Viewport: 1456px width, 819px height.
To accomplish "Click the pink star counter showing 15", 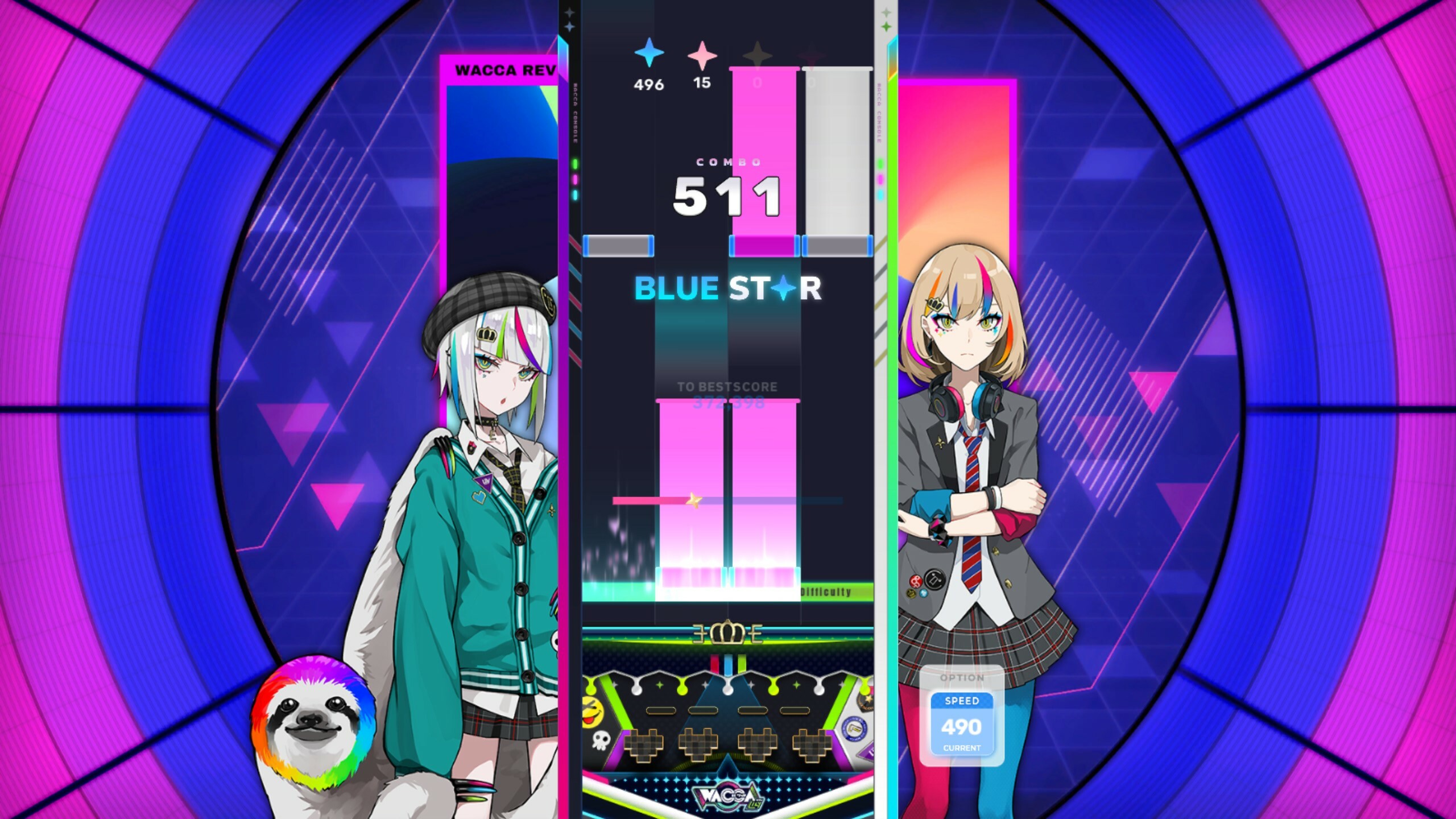I will click(x=702, y=65).
